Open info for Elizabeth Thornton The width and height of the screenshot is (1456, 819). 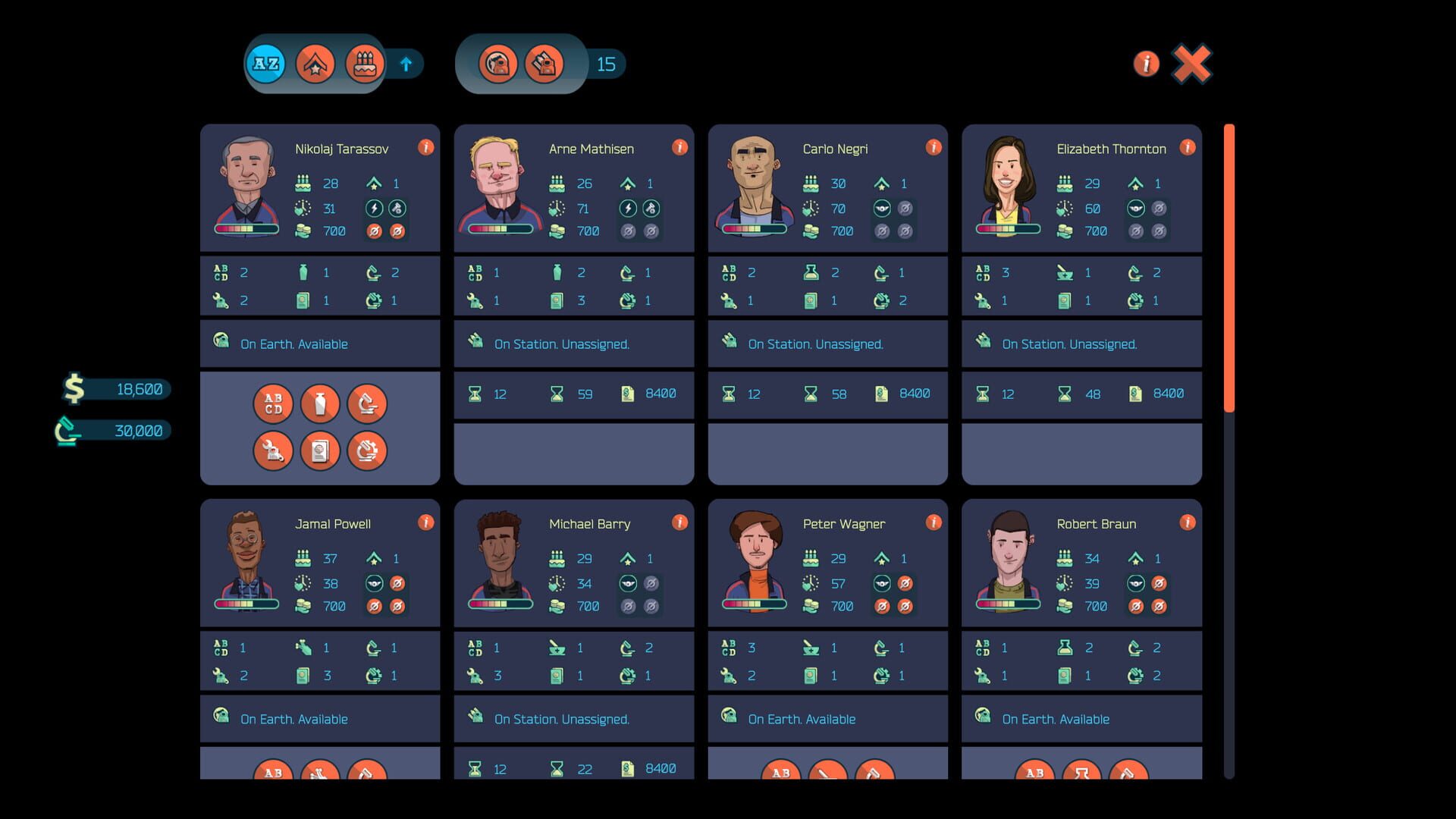1188,148
